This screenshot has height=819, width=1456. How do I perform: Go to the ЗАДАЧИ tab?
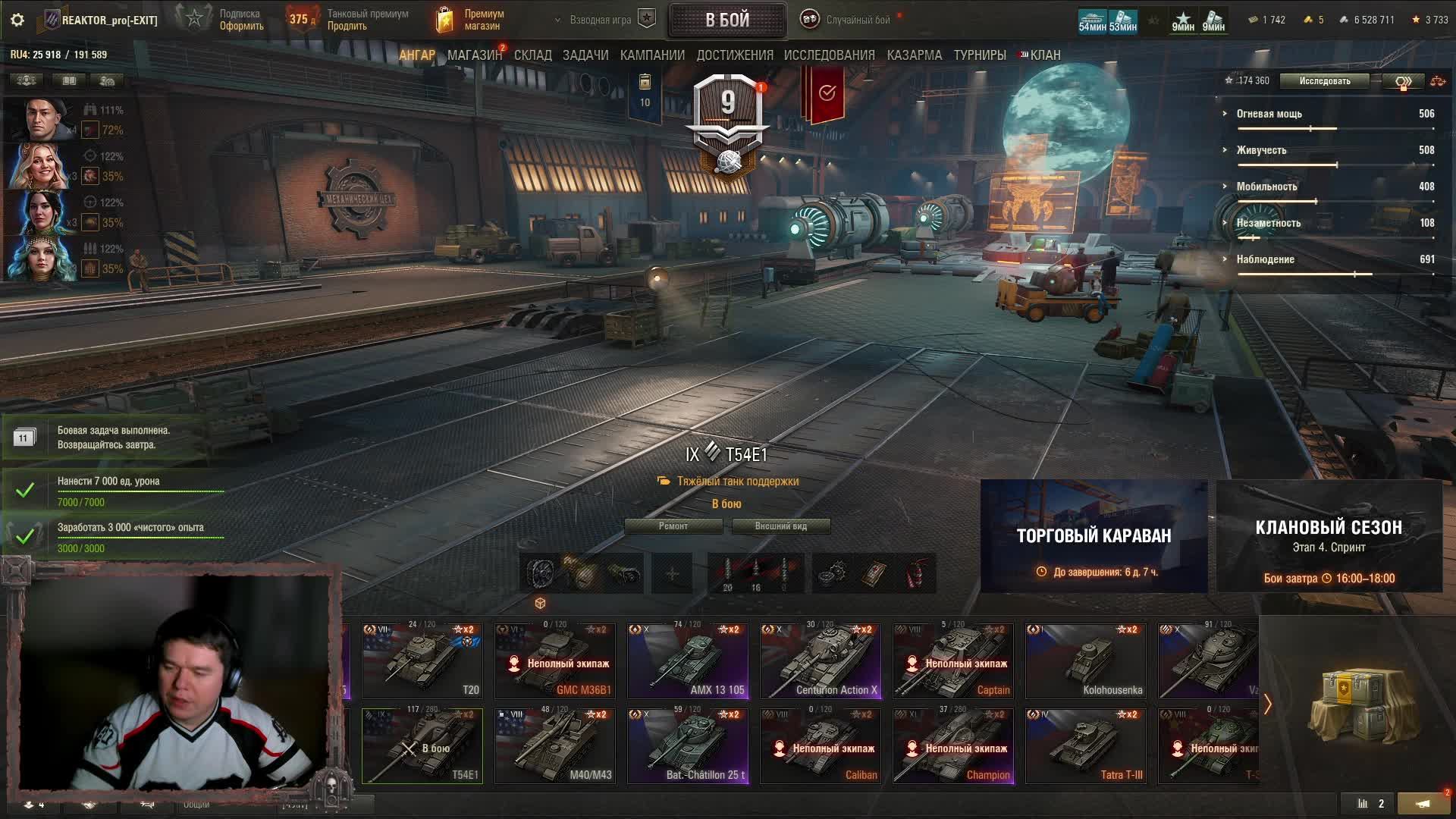pyautogui.click(x=585, y=55)
